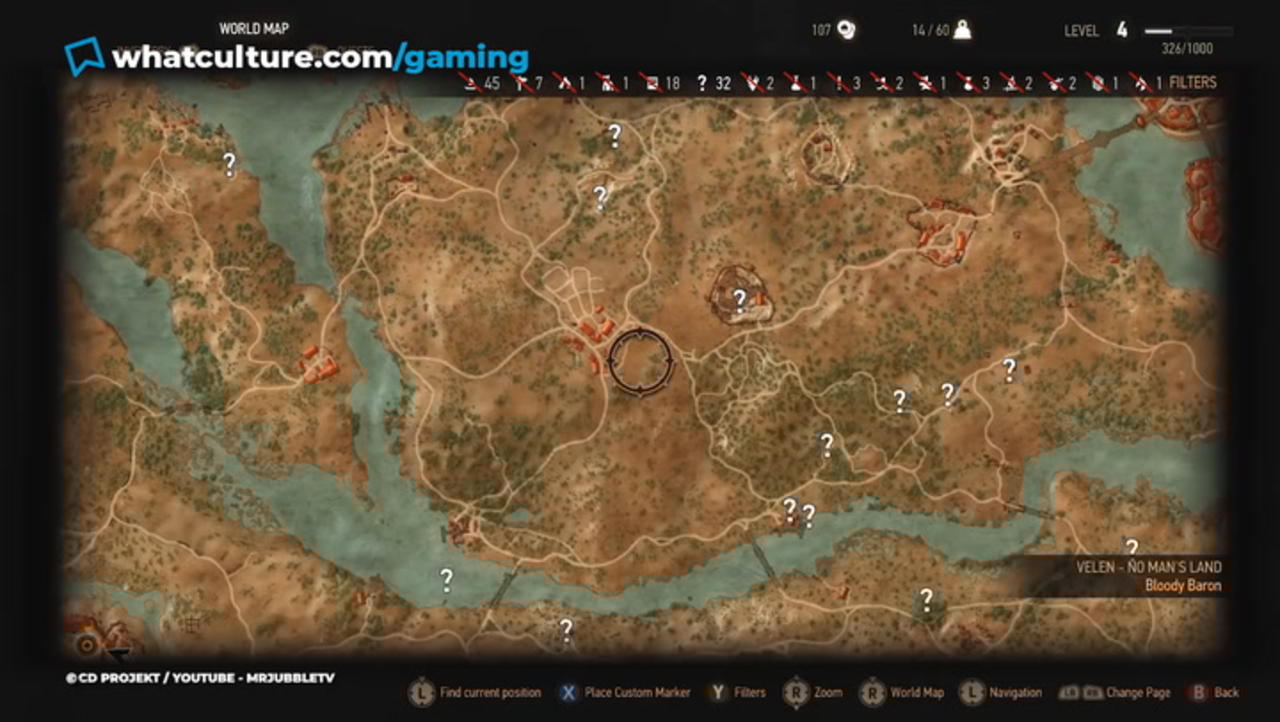The width and height of the screenshot is (1280, 722).
Task: Enable the crossed-out herbalist filter with count 2
Action: (1008, 83)
